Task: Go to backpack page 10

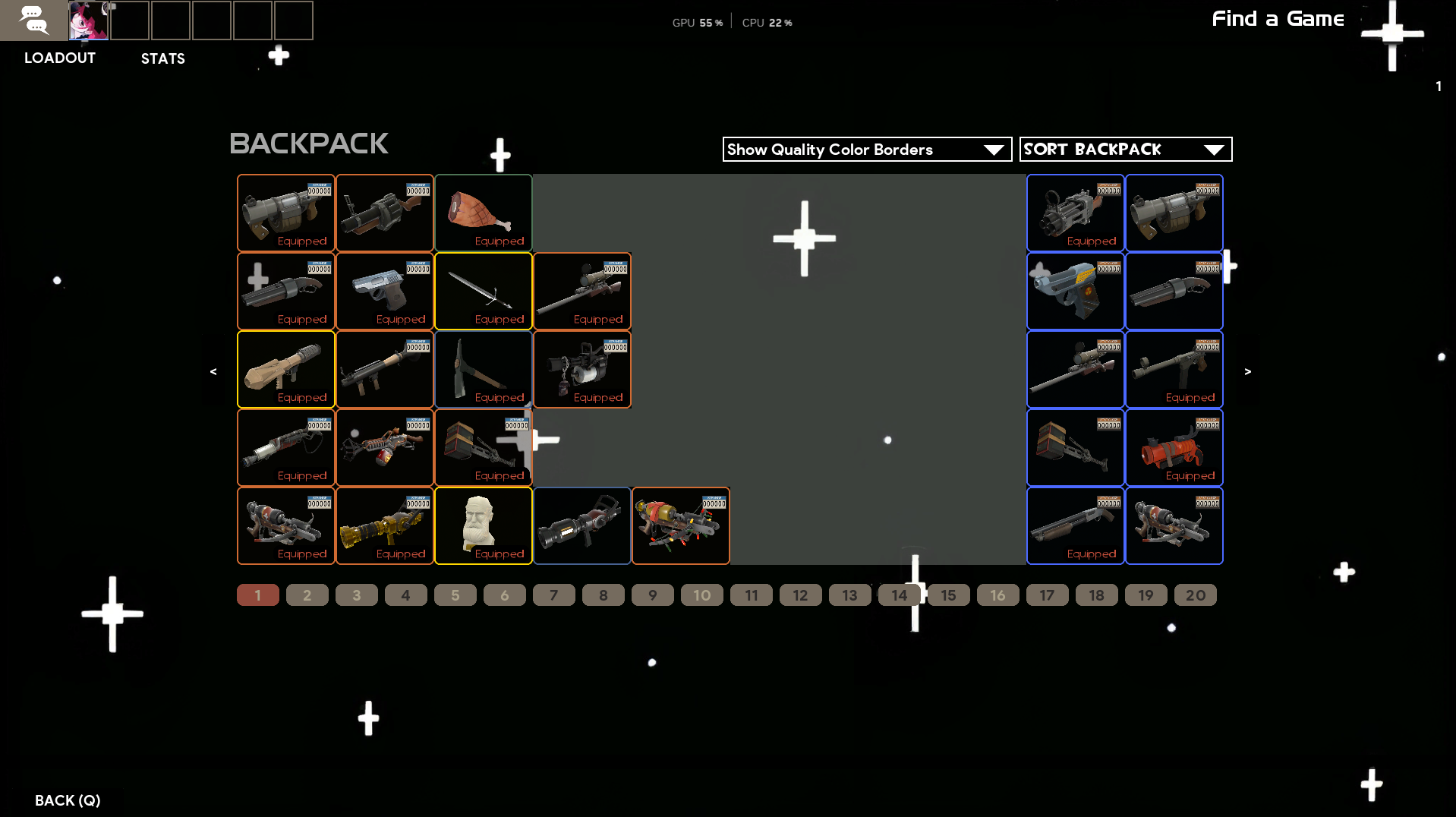Action: [x=701, y=595]
